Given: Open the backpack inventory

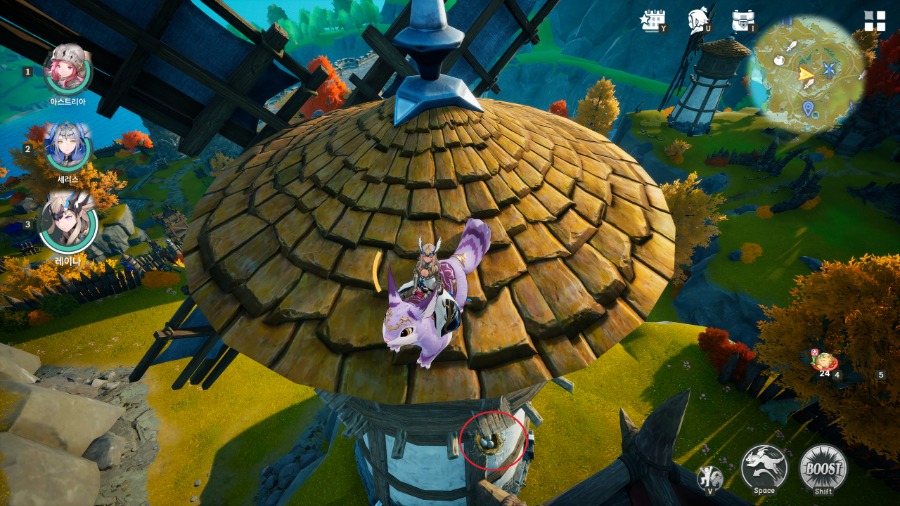Looking at the screenshot, I should coord(743,20).
